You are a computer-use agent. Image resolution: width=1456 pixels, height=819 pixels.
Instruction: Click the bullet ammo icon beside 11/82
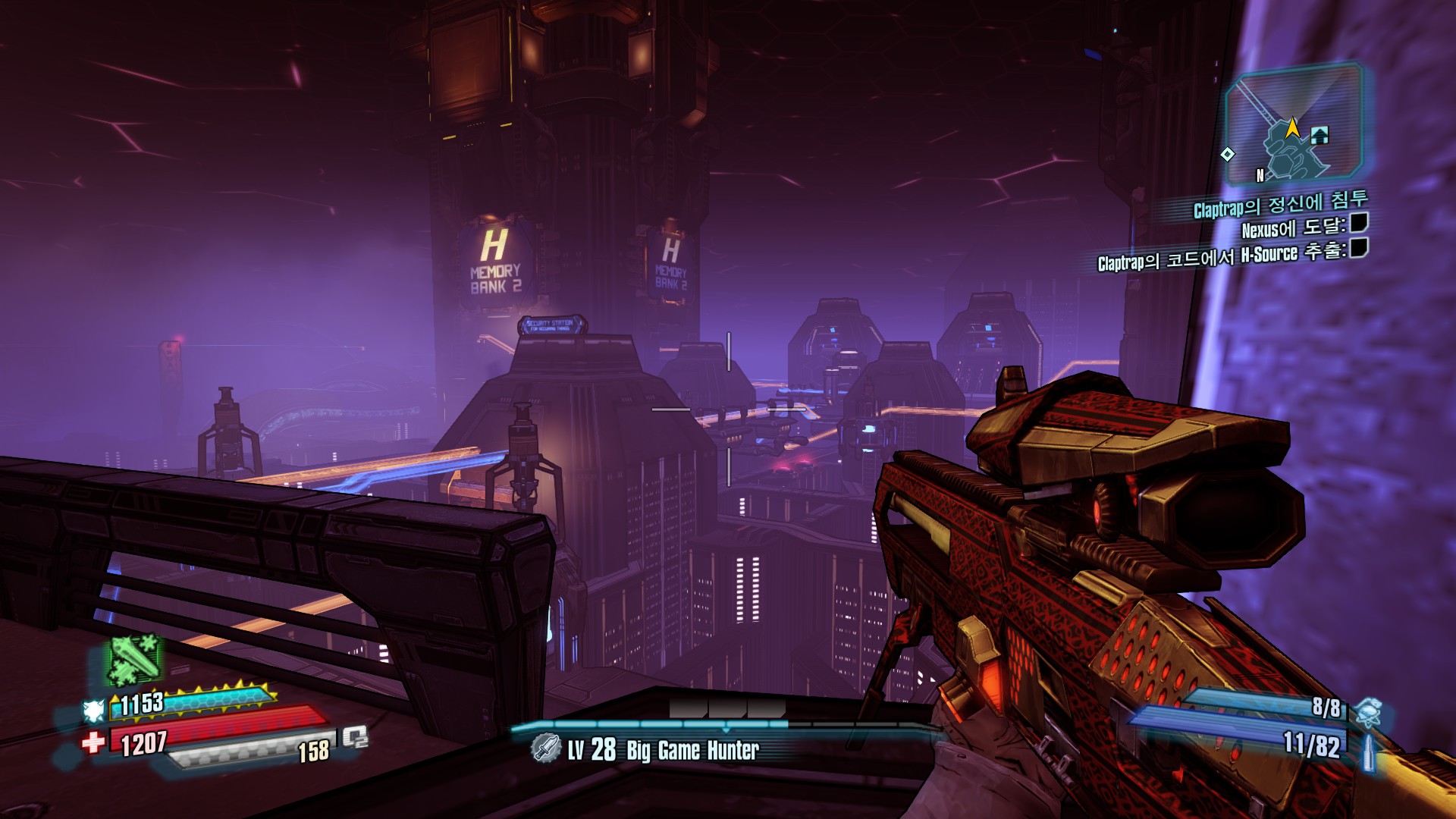point(1370,749)
